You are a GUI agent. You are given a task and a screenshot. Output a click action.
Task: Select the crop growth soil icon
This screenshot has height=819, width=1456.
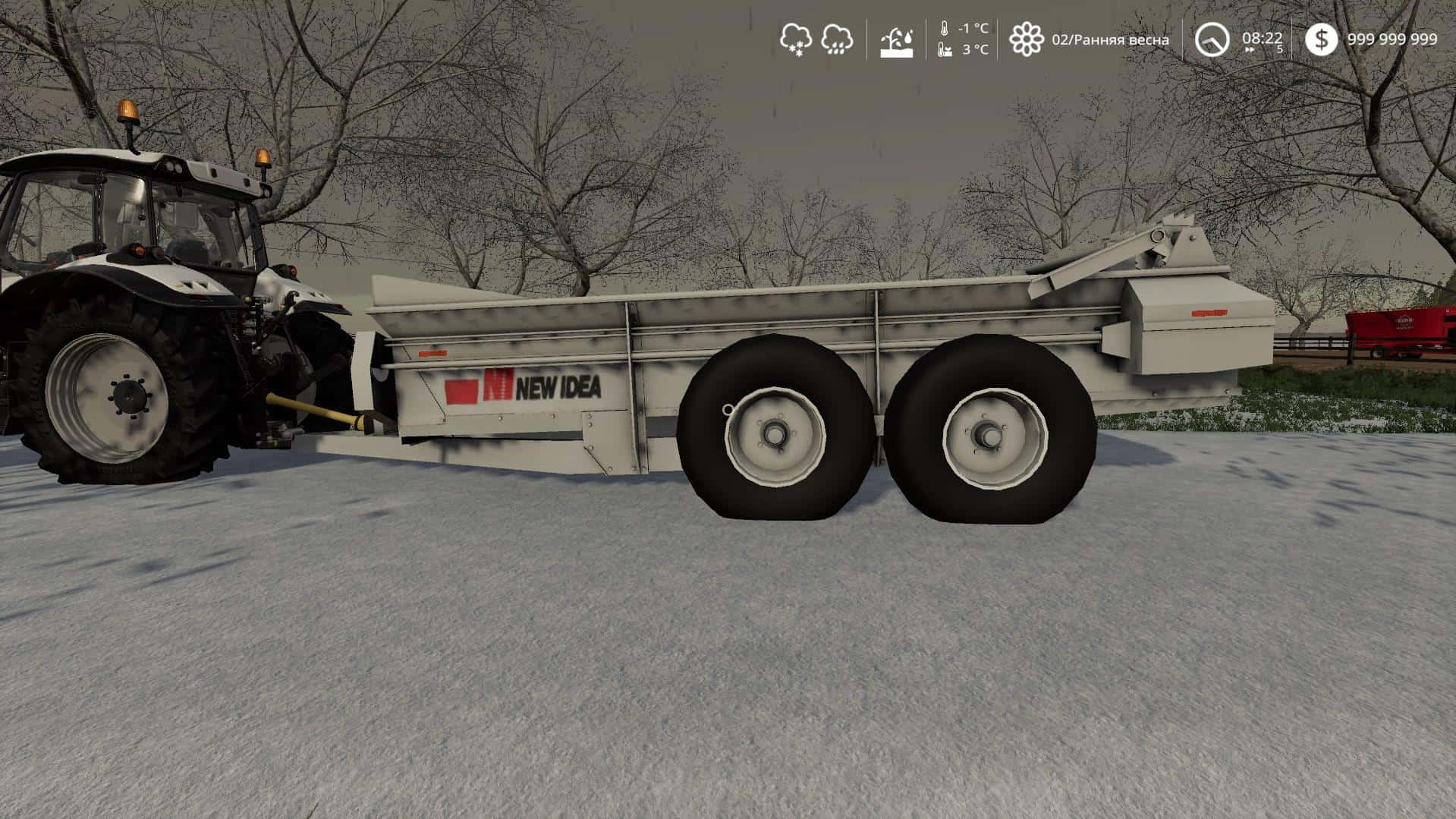pos(896,40)
